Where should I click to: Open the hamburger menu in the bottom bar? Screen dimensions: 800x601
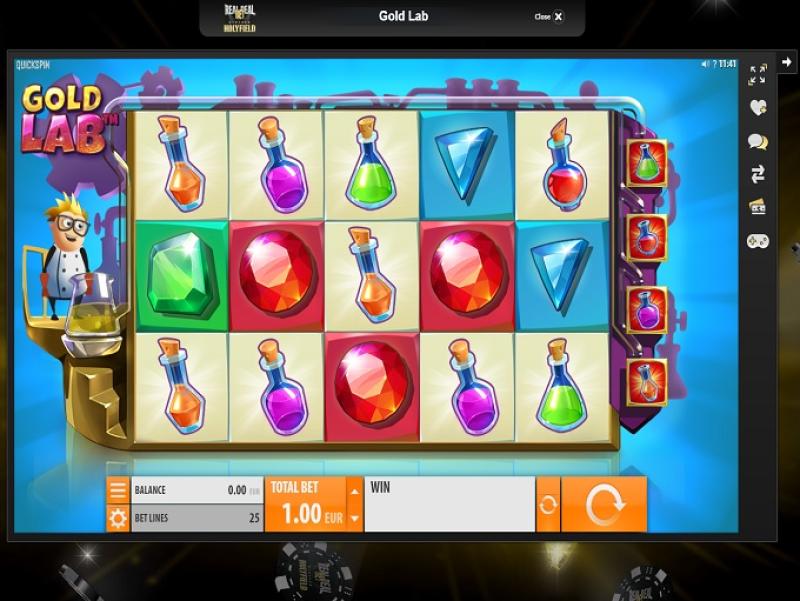coord(118,490)
